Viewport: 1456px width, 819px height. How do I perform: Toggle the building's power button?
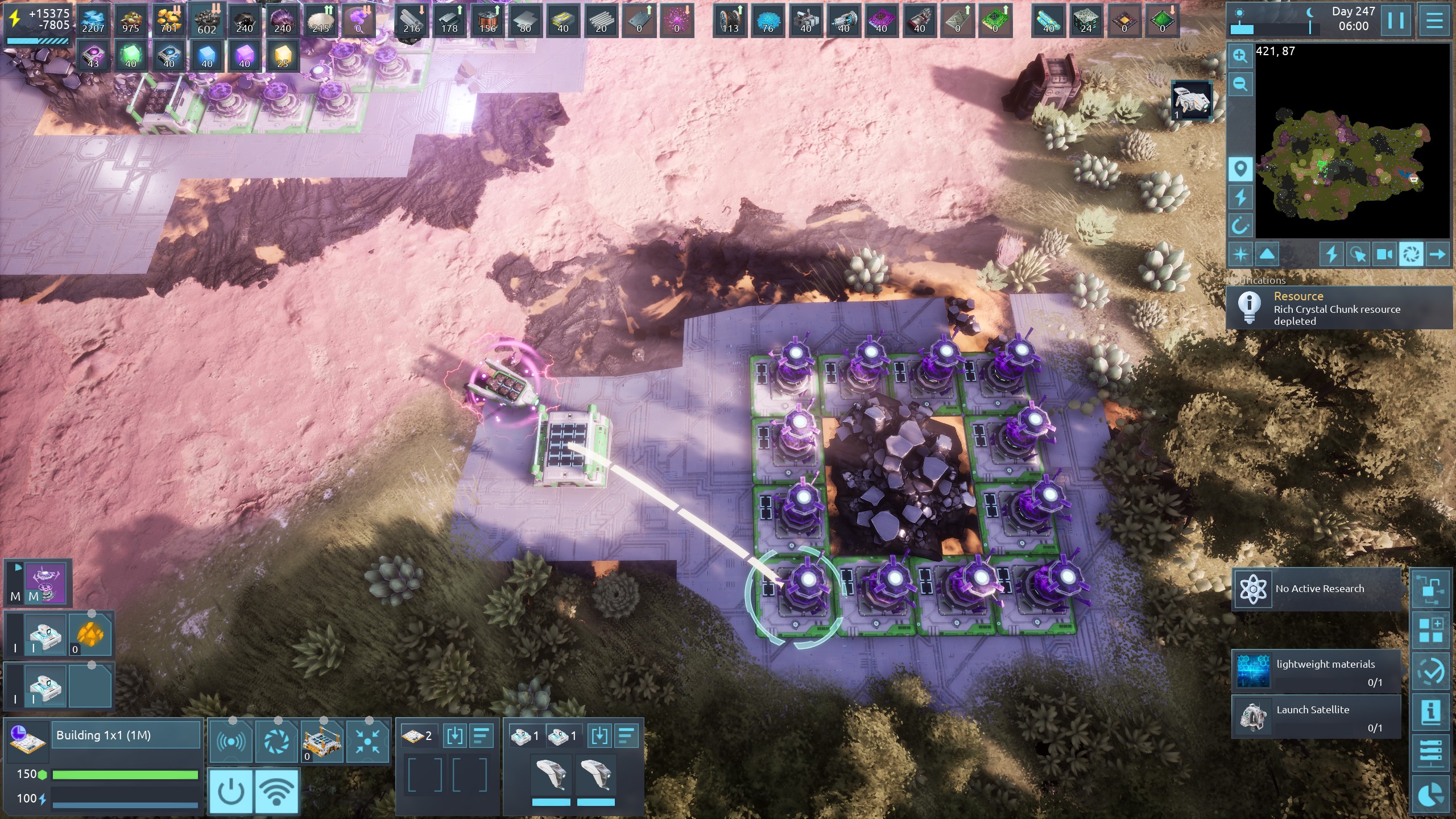(231, 791)
